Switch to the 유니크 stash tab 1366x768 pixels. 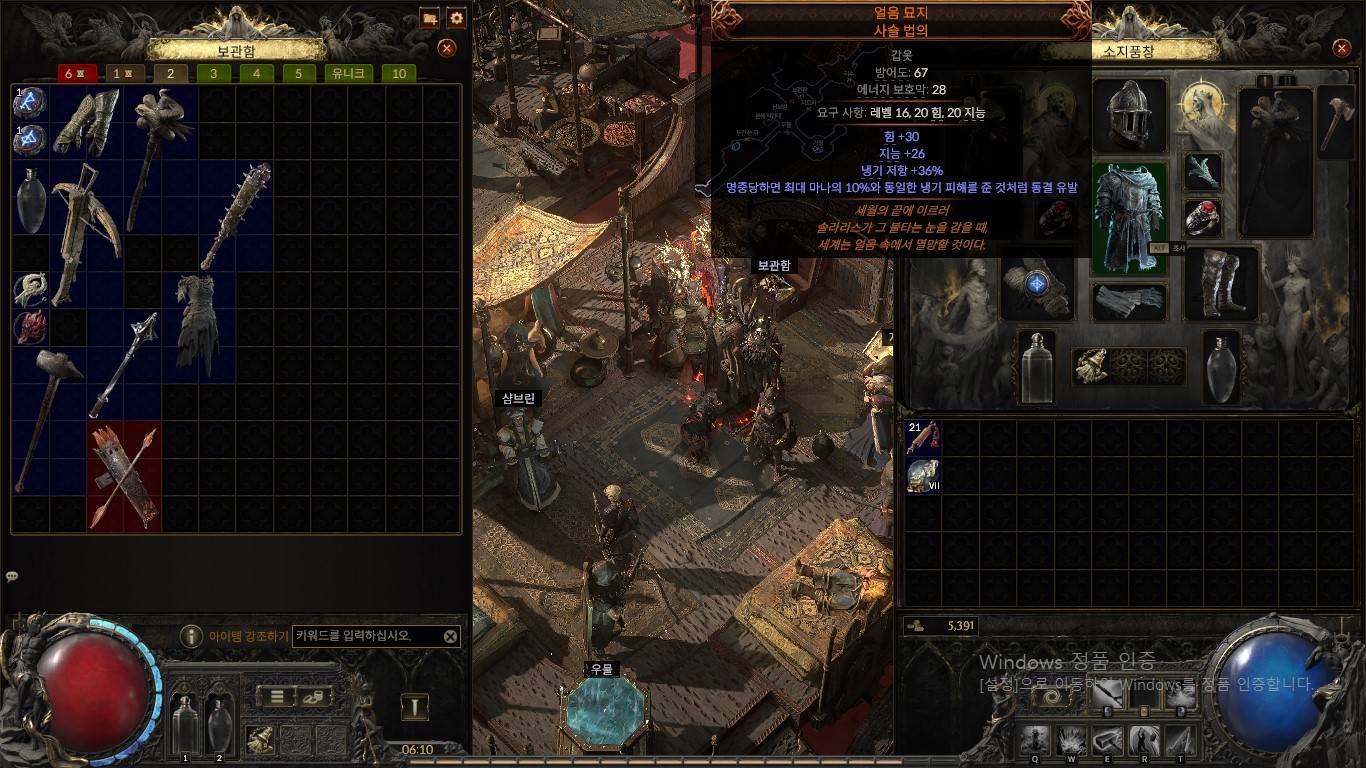click(349, 73)
